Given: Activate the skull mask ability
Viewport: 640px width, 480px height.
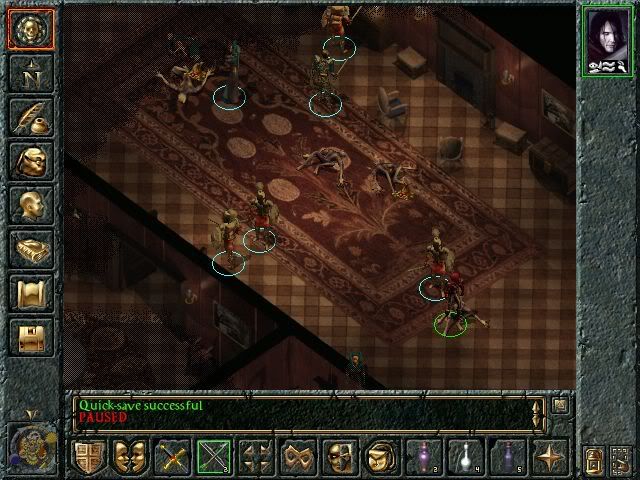Looking at the screenshot, I should pos(339,457).
